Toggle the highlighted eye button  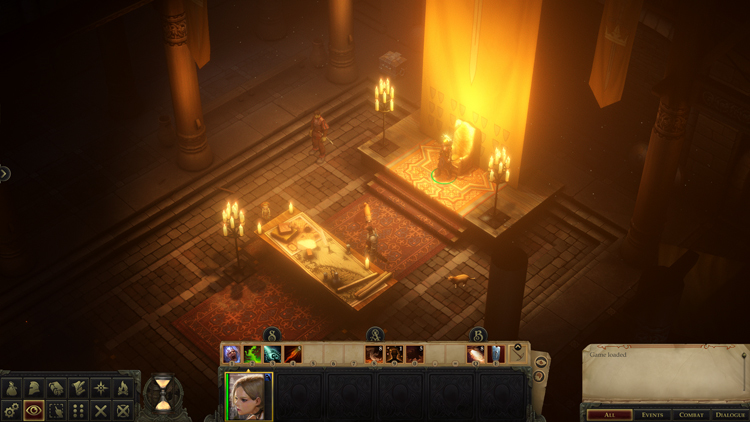tap(34, 410)
